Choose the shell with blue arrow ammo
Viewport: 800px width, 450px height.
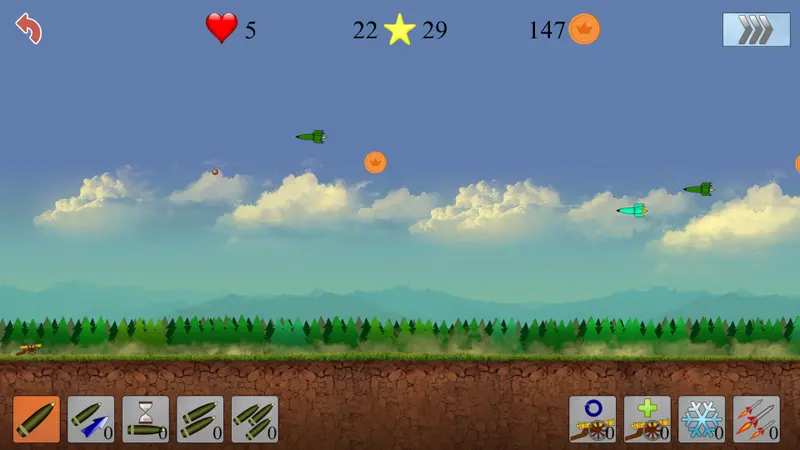point(91,419)
